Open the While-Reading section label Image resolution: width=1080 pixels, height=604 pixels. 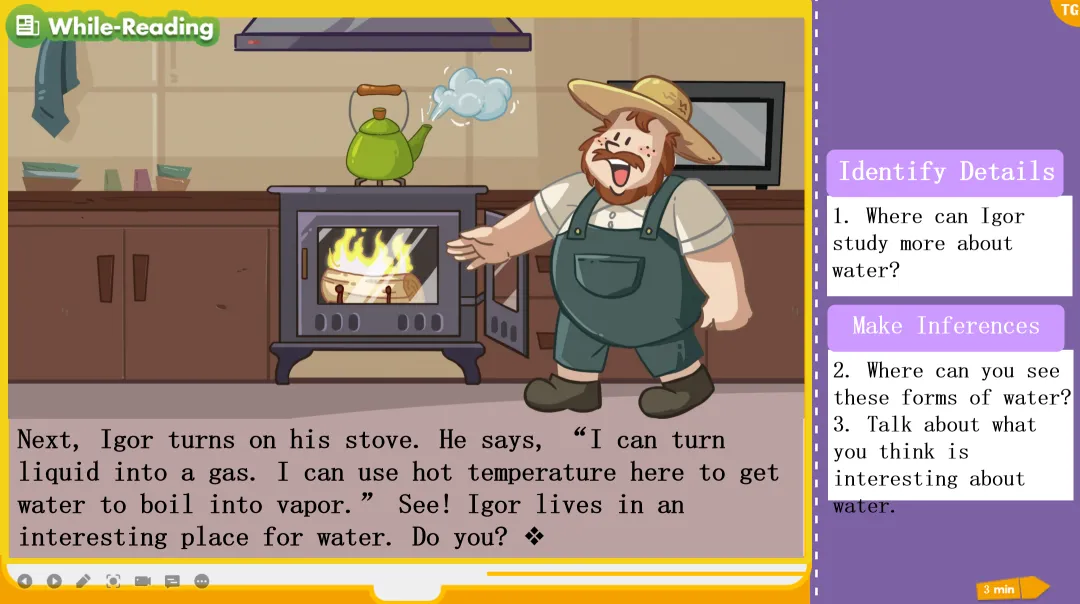tap(113, 27)
